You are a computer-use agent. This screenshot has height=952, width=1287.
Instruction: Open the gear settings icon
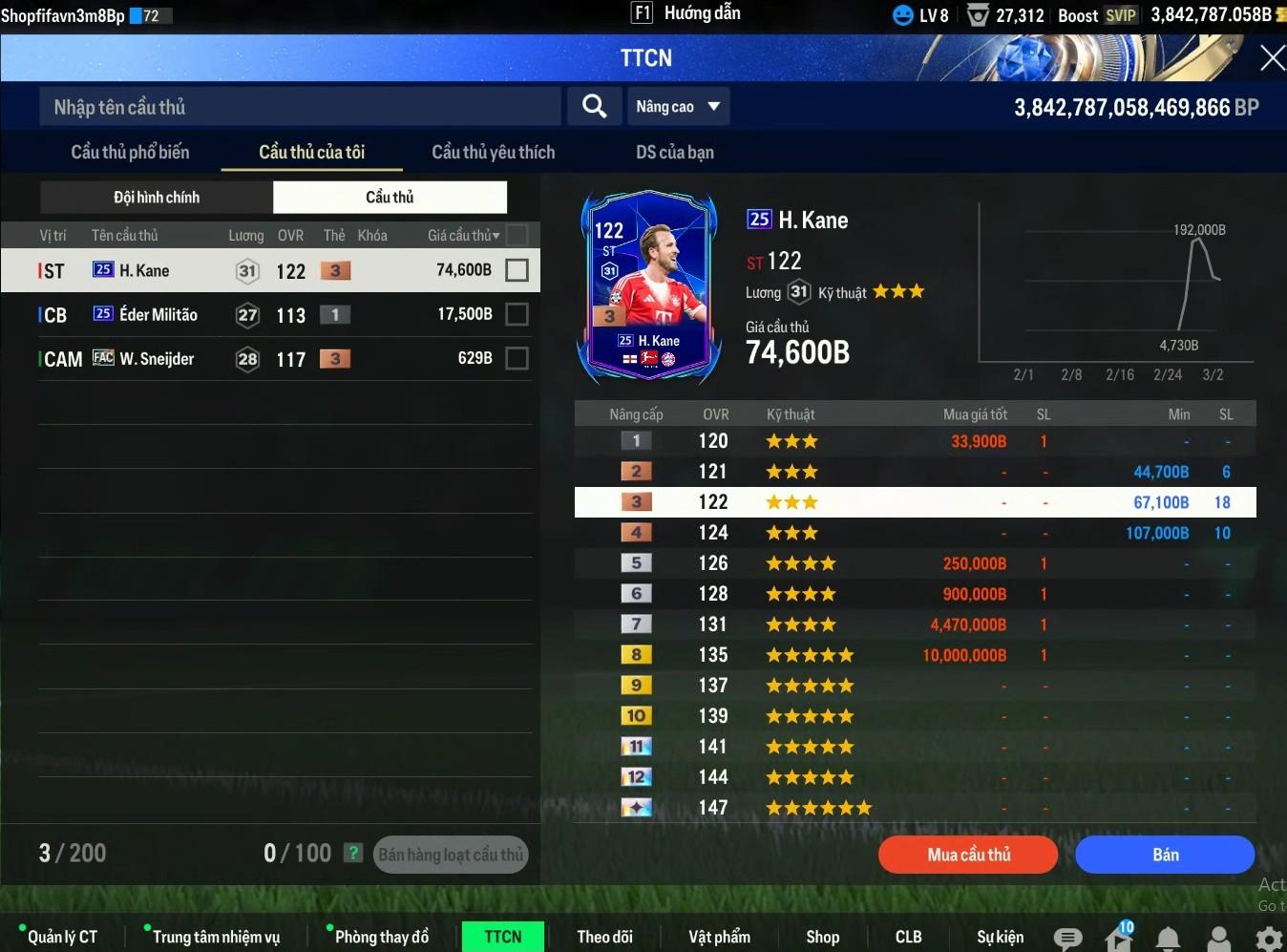click(x=1269, y=938)
